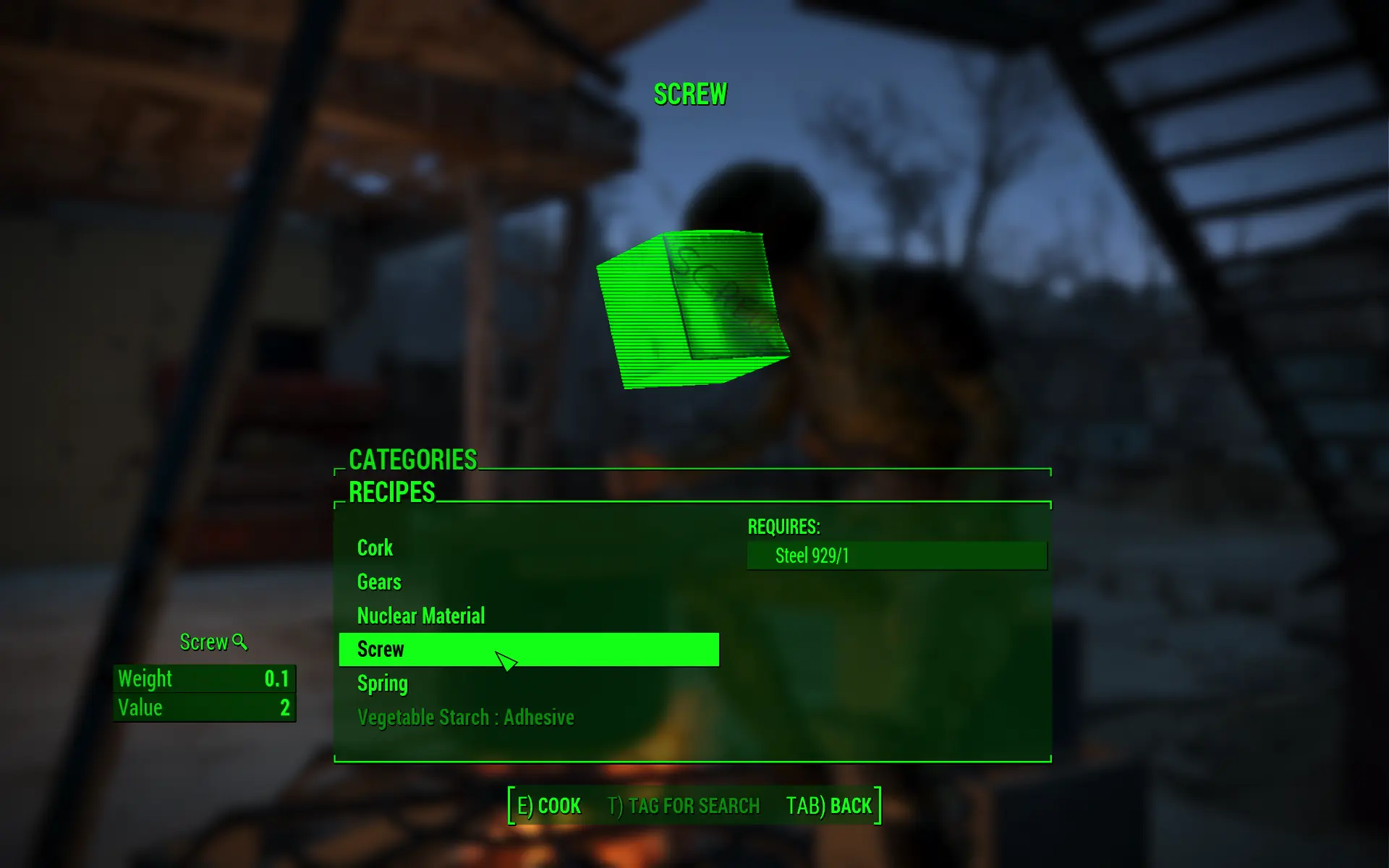The width and height of the screenshot is (1389, 868).
Task: Click the Steel 929/1 requirement row
Action: 896,556
